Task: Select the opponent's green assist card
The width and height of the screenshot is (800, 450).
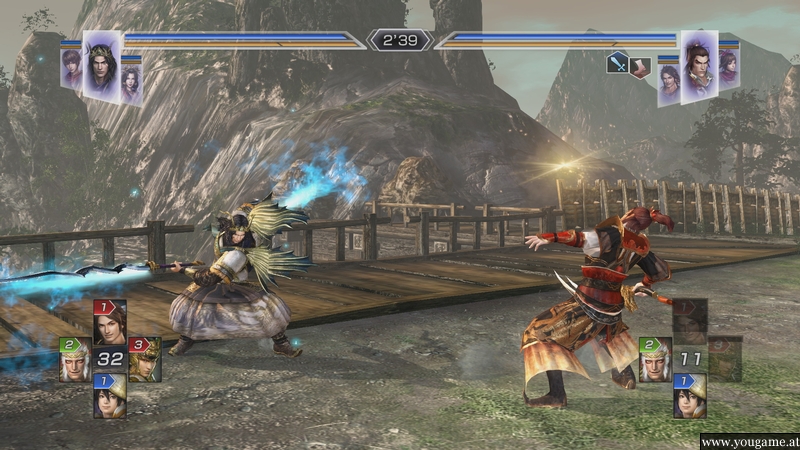Action: pos(654,359)
